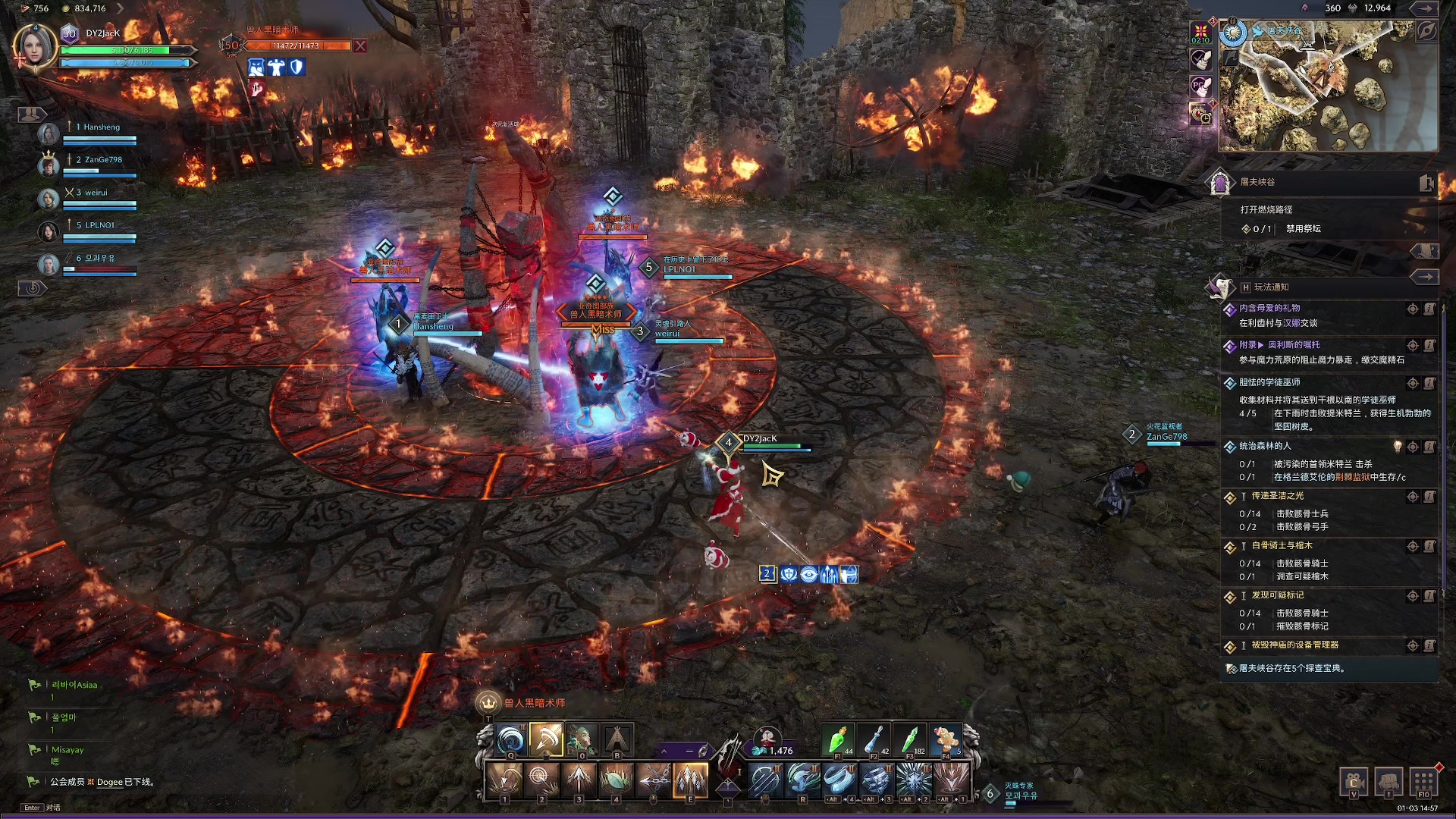The image size is (1456, 819).
Task: Open the 玩法通知 notification panel header
Action: tap(1271, 287)
